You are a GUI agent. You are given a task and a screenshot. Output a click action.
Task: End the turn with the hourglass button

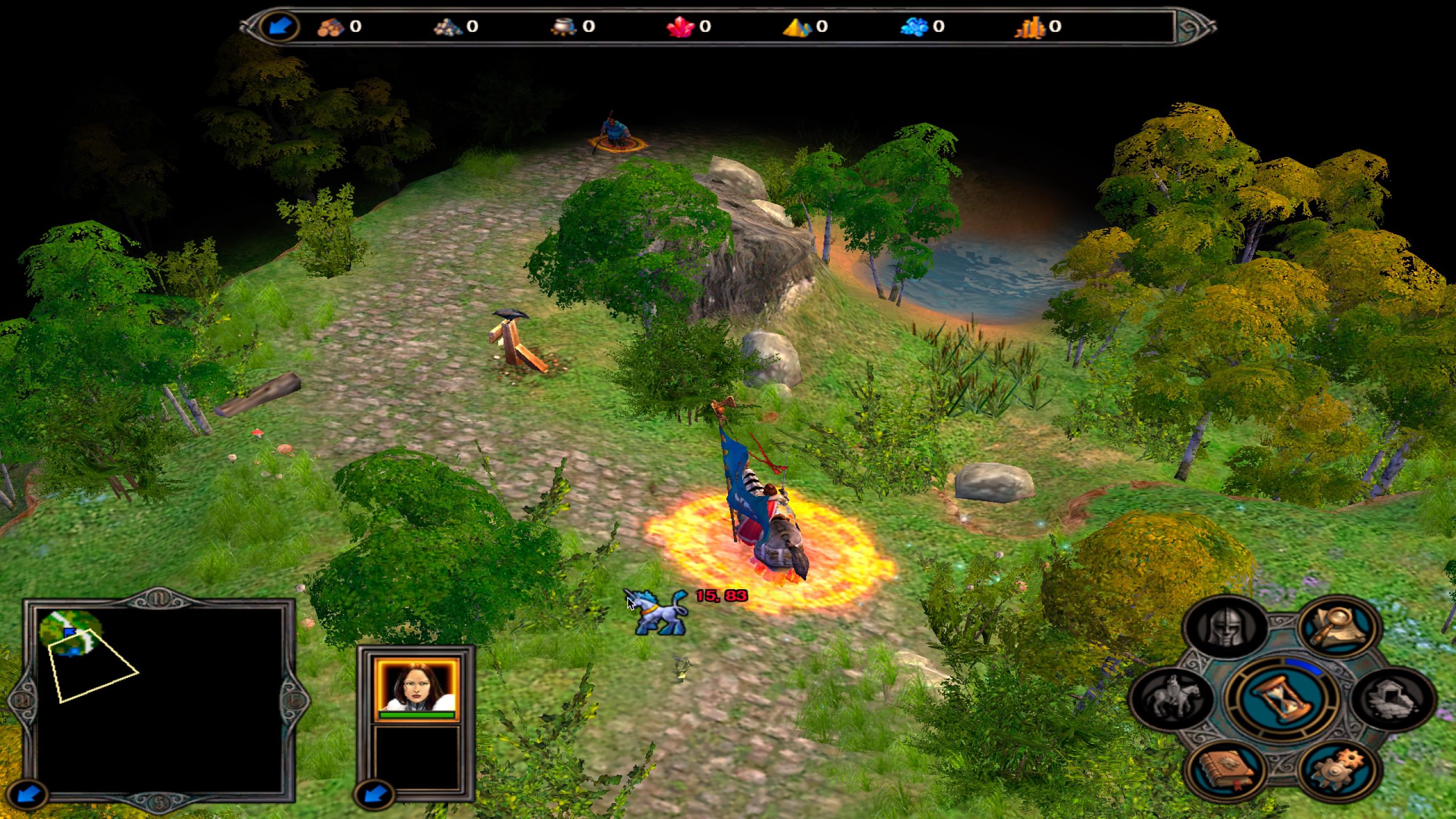click(1281, 698)
